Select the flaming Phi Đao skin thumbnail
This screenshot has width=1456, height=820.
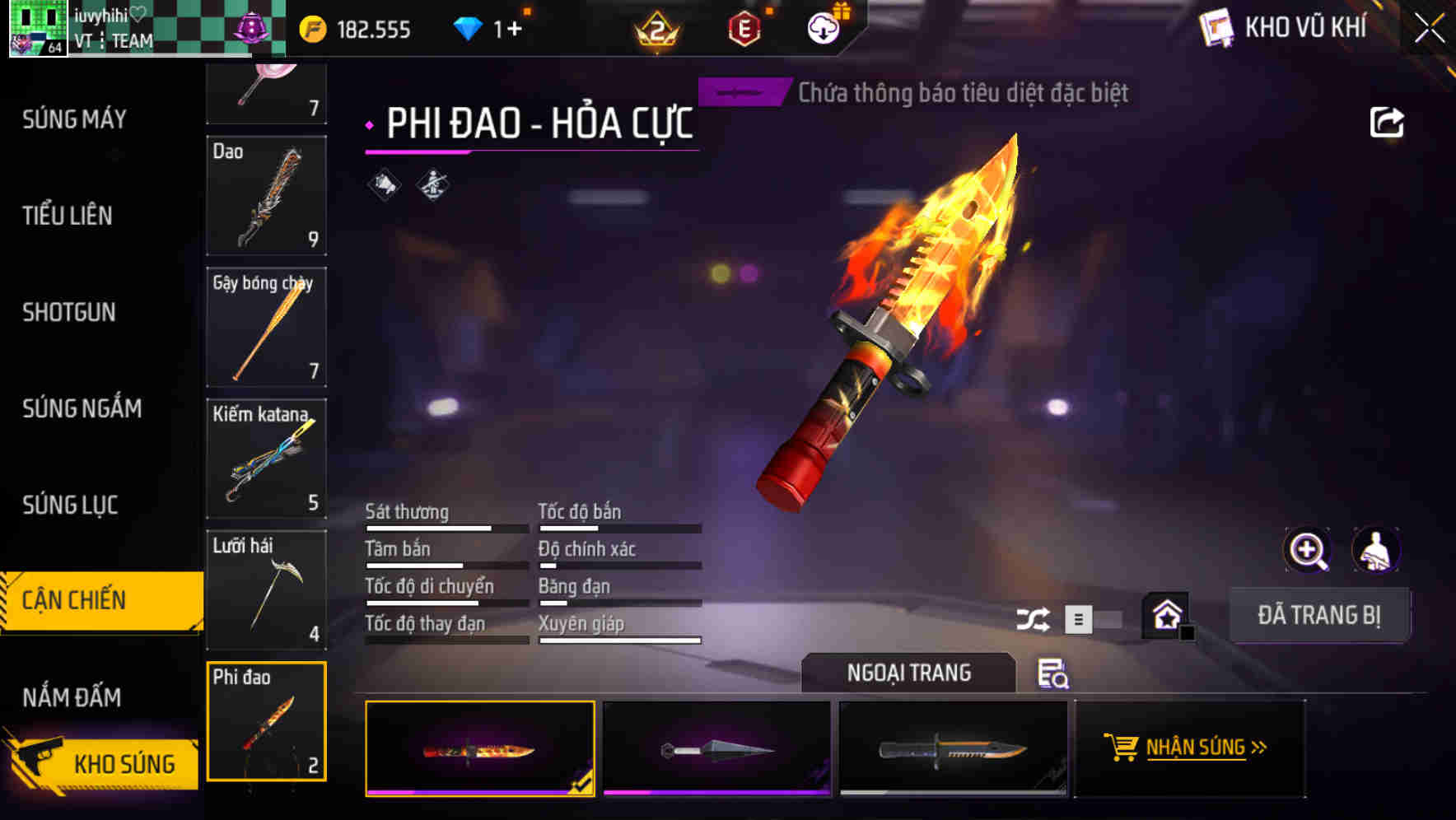[x=480, y=748]
